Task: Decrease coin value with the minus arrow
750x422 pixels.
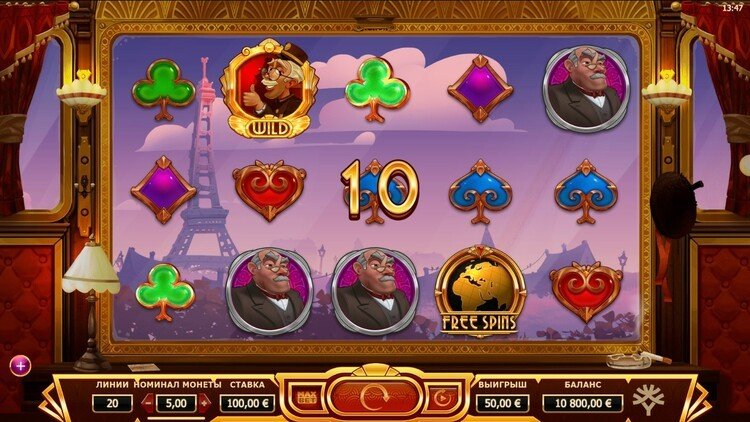Action: tap(148, 403)
